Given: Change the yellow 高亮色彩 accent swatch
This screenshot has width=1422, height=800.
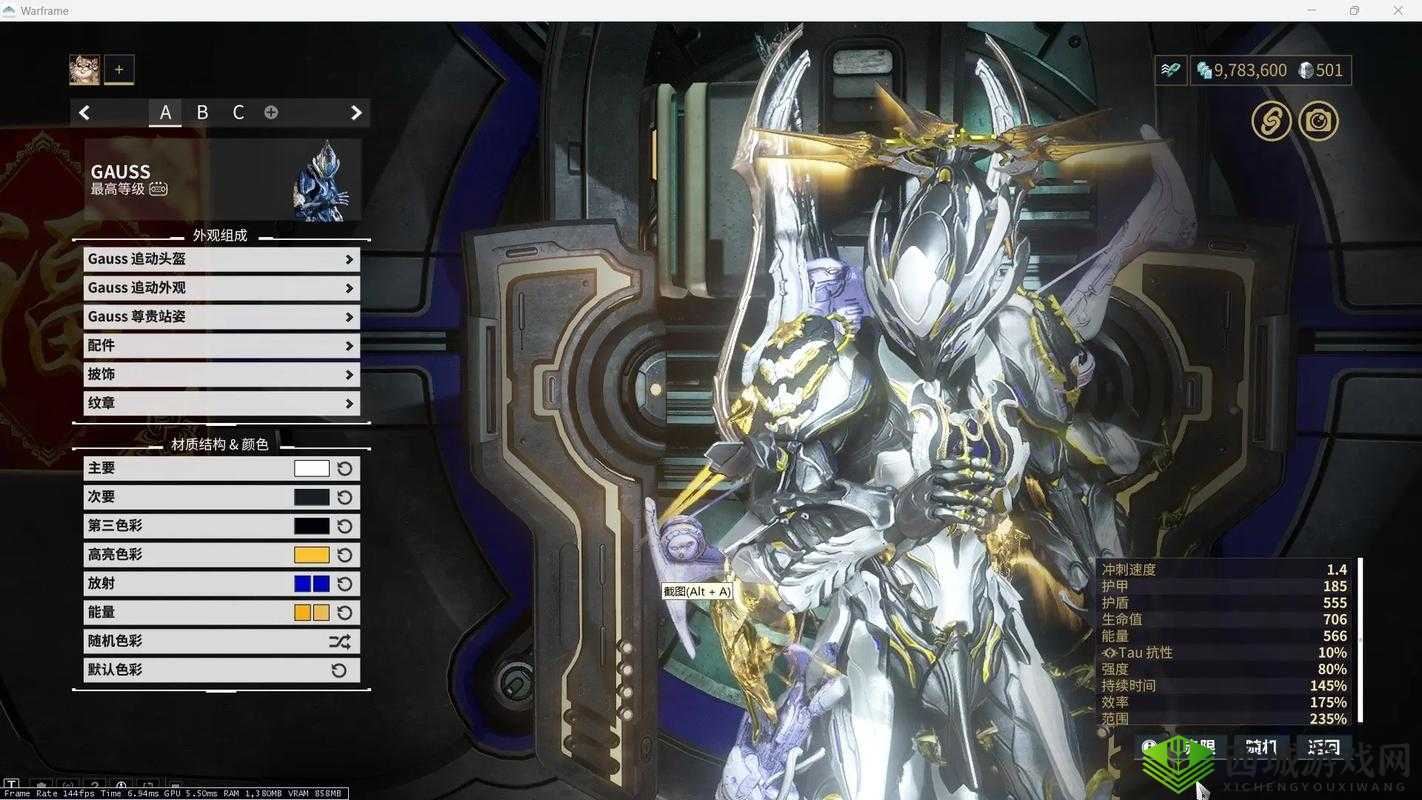Looking at the screenshot, I should 311,555.
